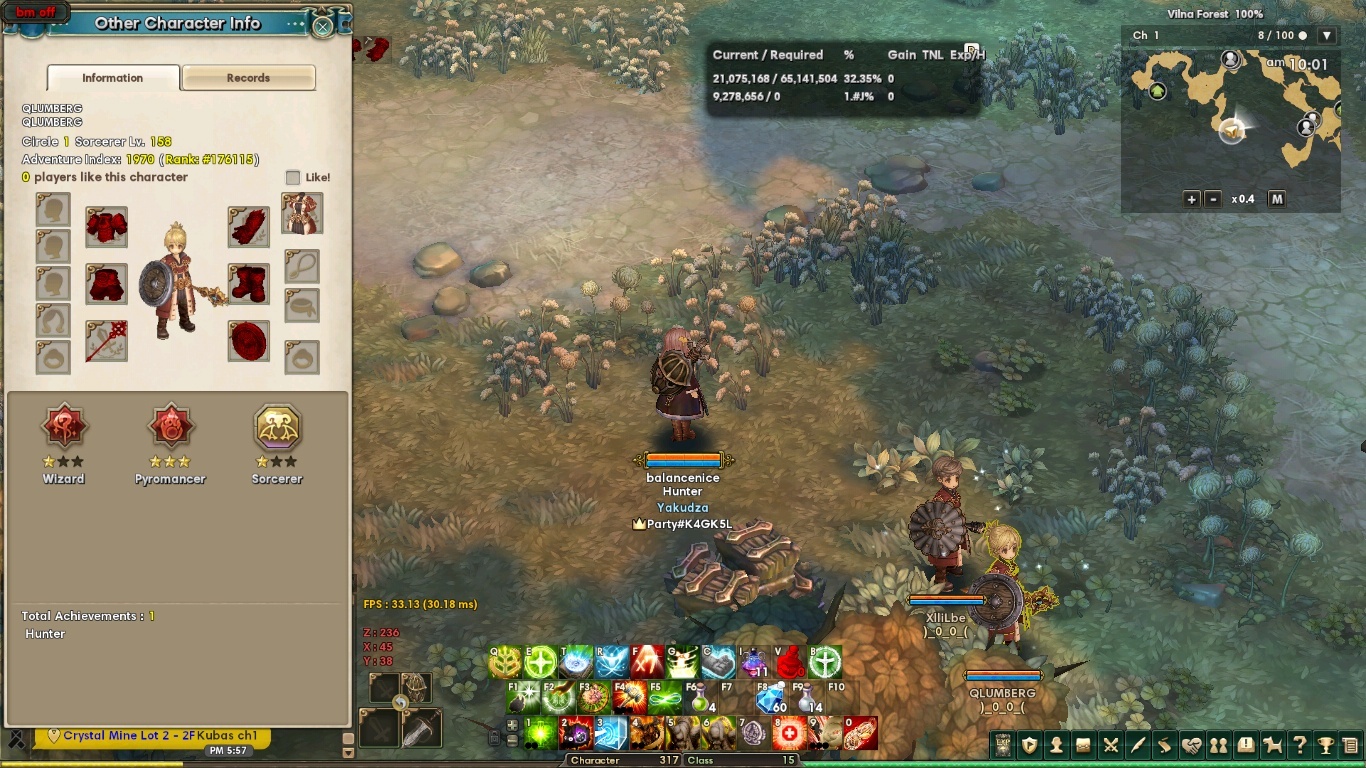The width and height of the screenshot is (1366, 768).
Task: Activate the red x7 skill on F
Action: 647,662
